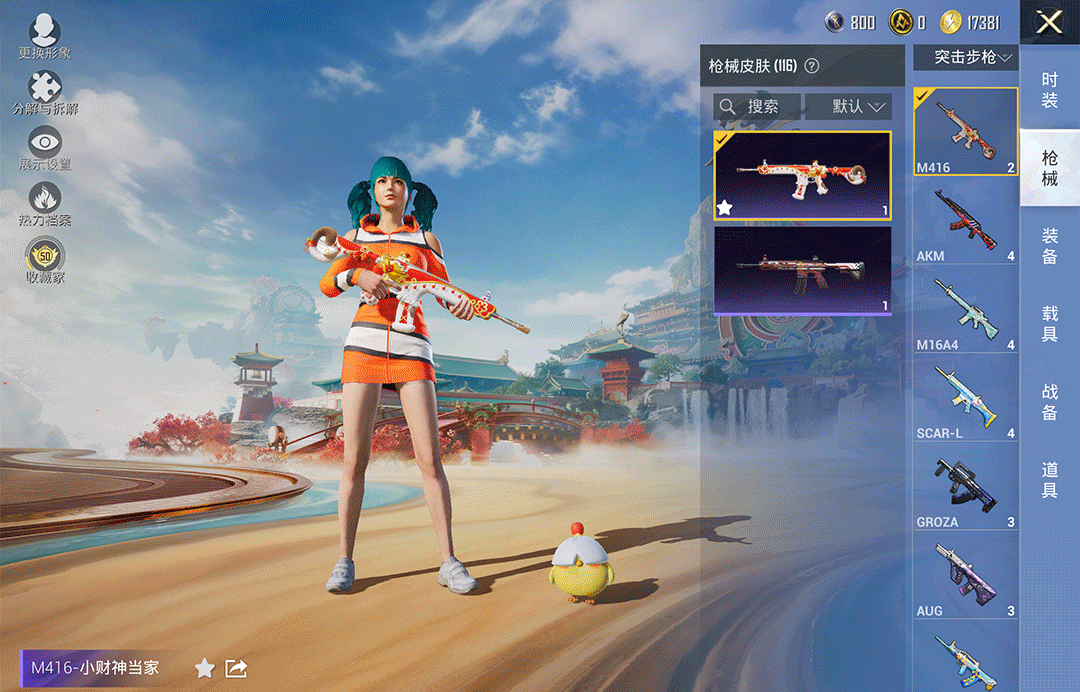Open the 战备 tab
The width and height of the screenshot is (1080, 692).
point(1049,402)
